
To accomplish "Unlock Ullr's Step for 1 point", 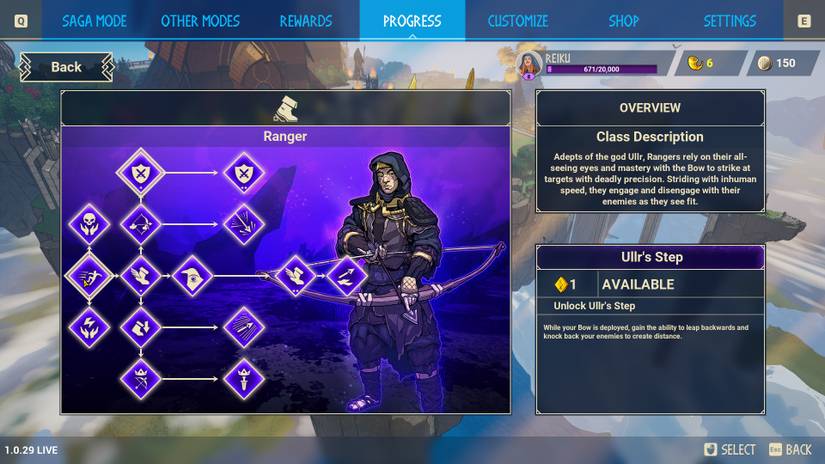I will [x=650, y=284].
